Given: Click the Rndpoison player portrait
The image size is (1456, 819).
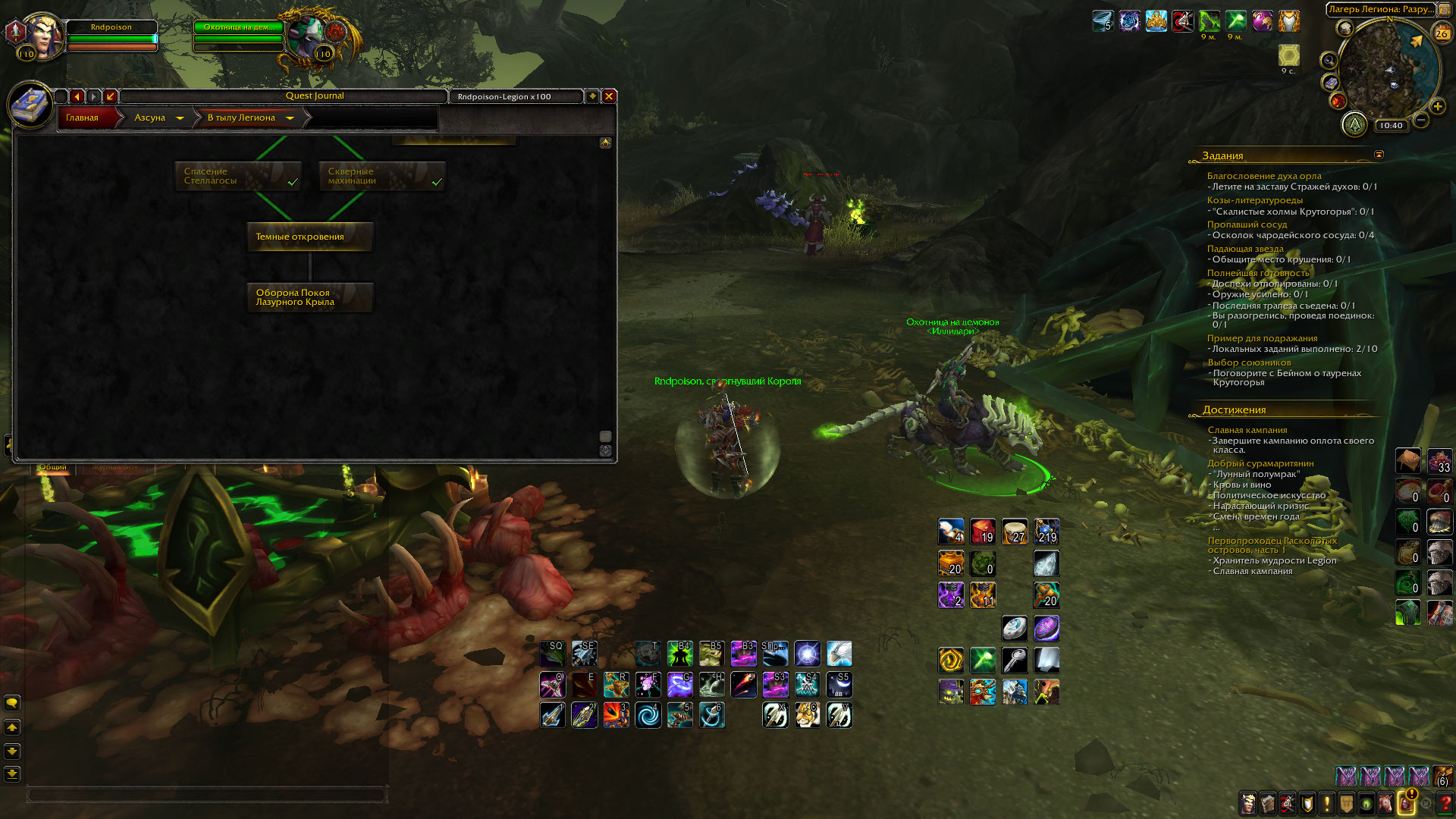Looking at the screenshot, I should (43, 35).
